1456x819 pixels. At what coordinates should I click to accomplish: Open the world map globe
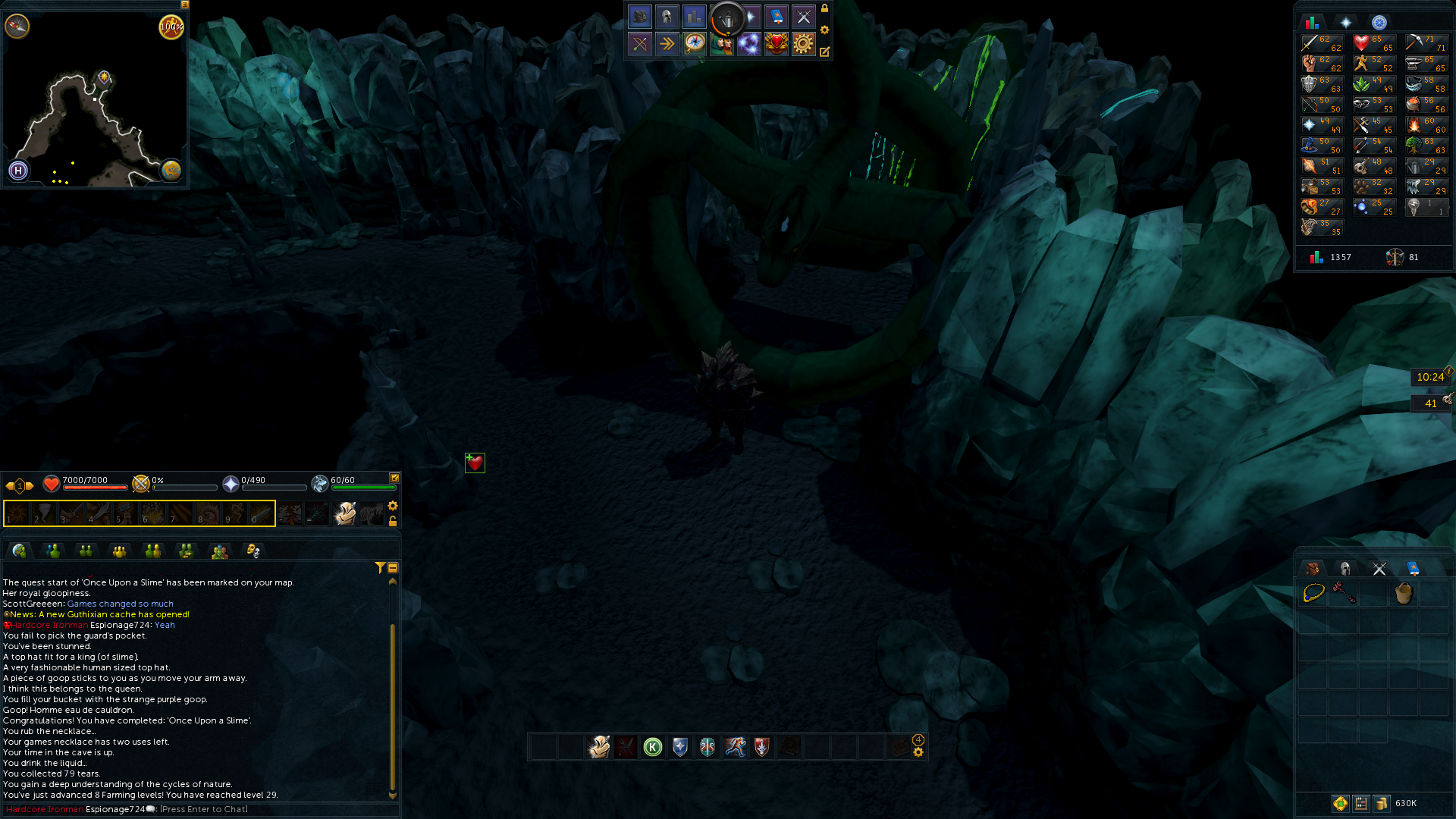(171, 170)
